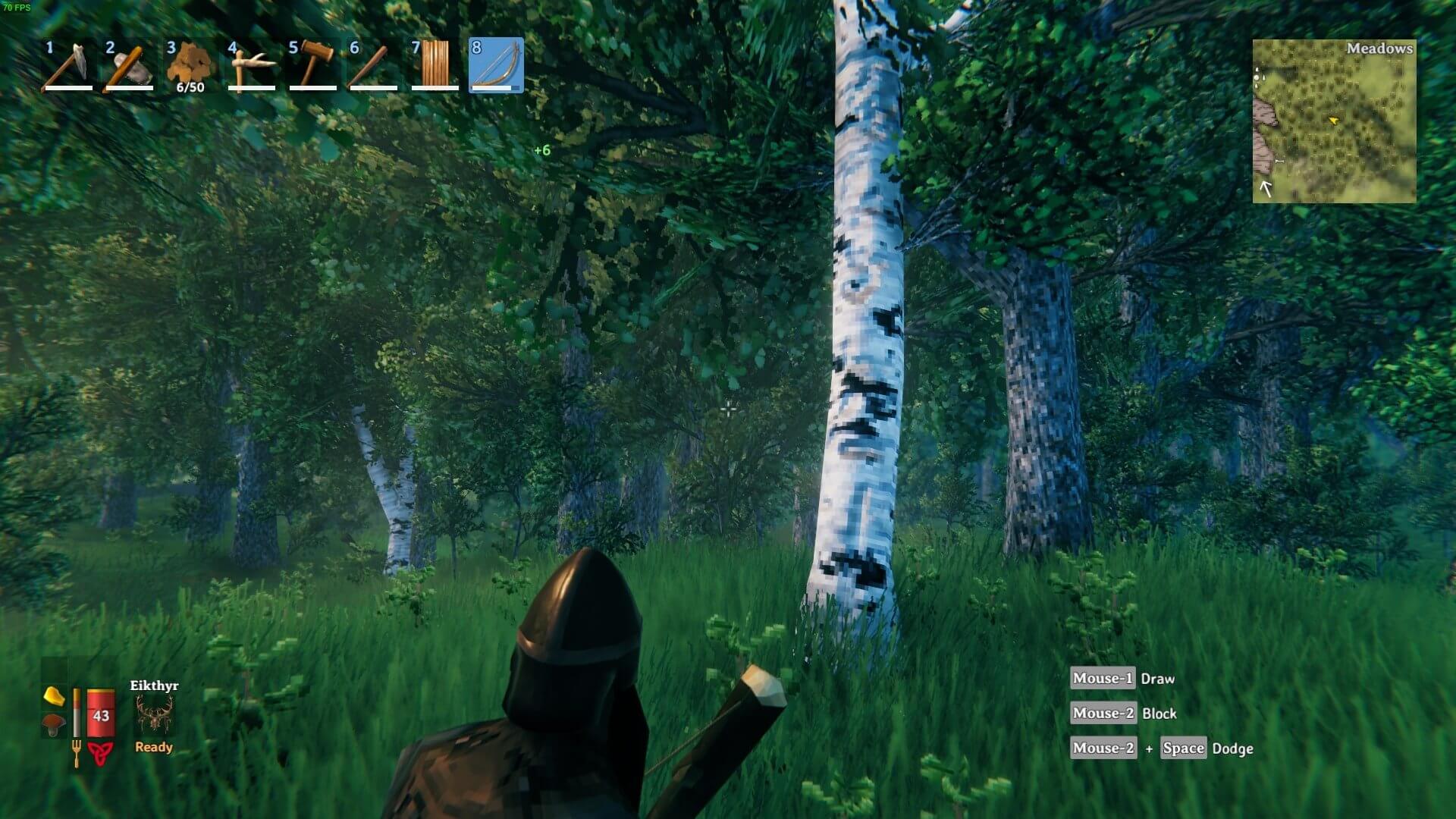Select the wooden shield in slot 7
The width and height of the screenshot is (1456, 819).
click(435, 65)
